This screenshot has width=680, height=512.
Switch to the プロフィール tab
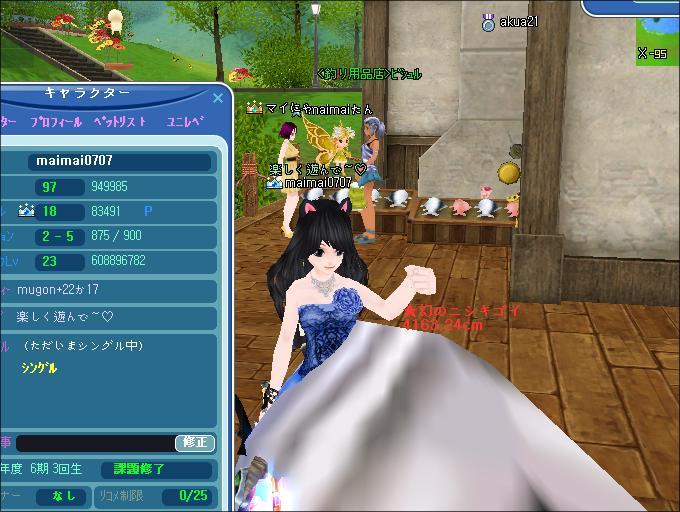pyautogui.click(x=56, y=122)
